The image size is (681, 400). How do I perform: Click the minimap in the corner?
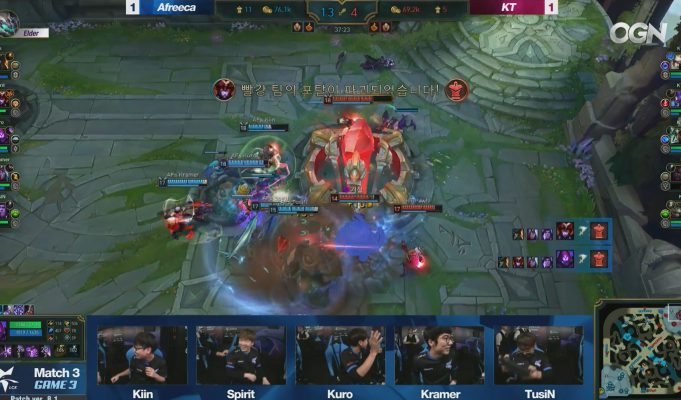pos(639,351)
